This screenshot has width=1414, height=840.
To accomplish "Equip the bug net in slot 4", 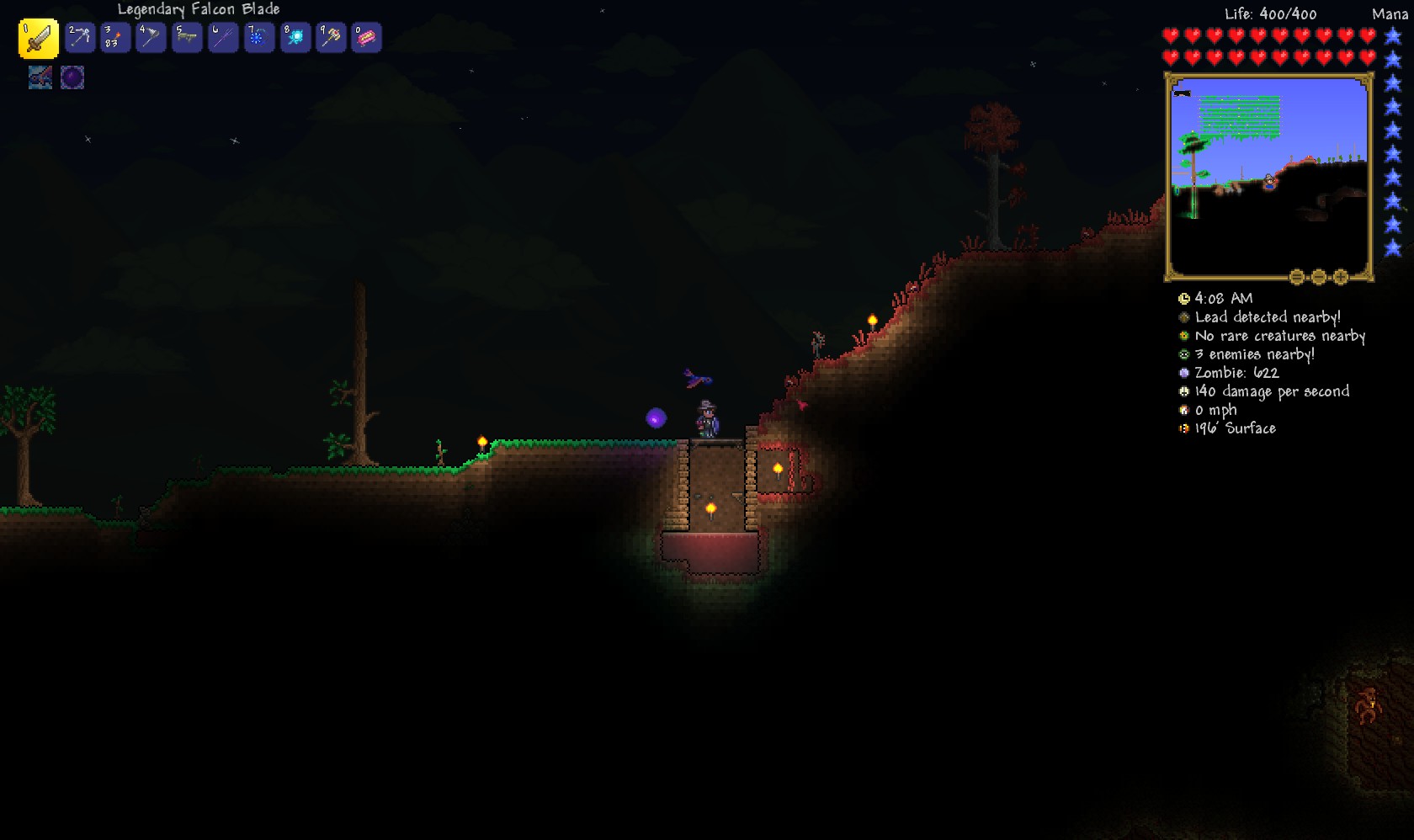I will pos(151,37).
